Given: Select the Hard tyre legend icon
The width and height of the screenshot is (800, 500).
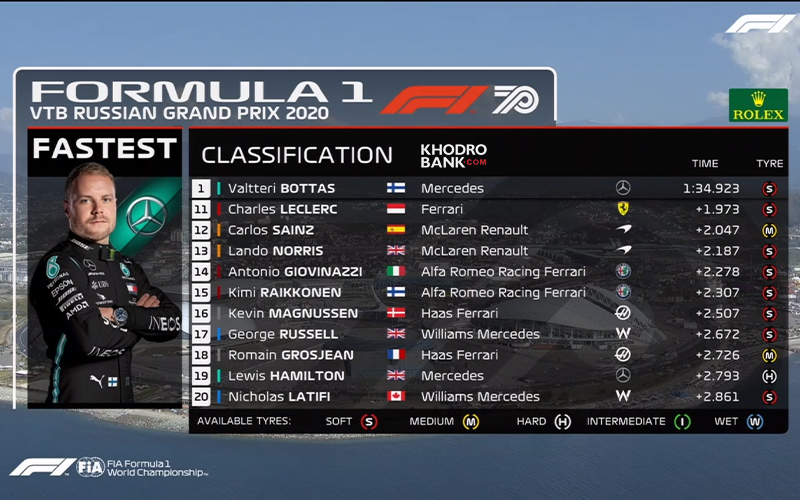Looking at the screenshot, I should click(562, 422).
